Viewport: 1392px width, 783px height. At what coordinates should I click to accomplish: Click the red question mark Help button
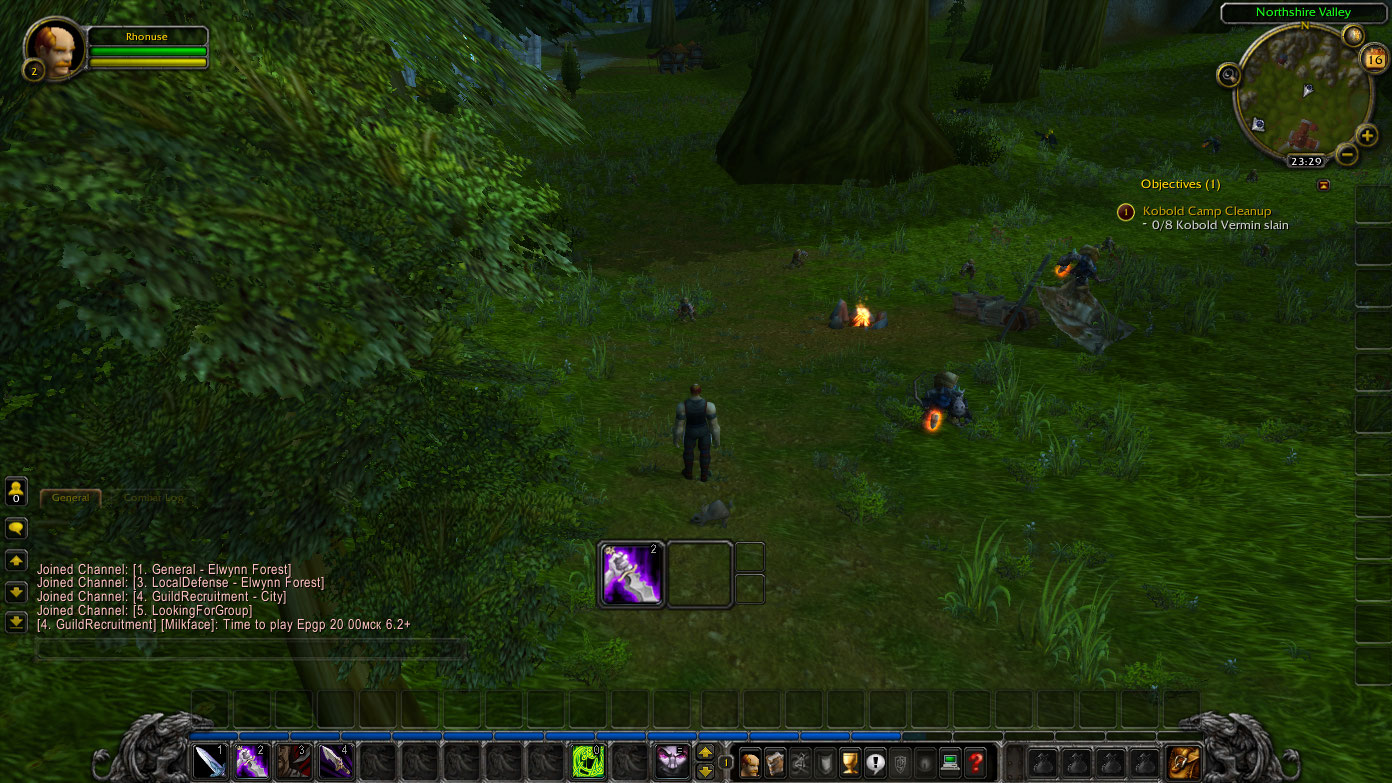click(976, 764)
